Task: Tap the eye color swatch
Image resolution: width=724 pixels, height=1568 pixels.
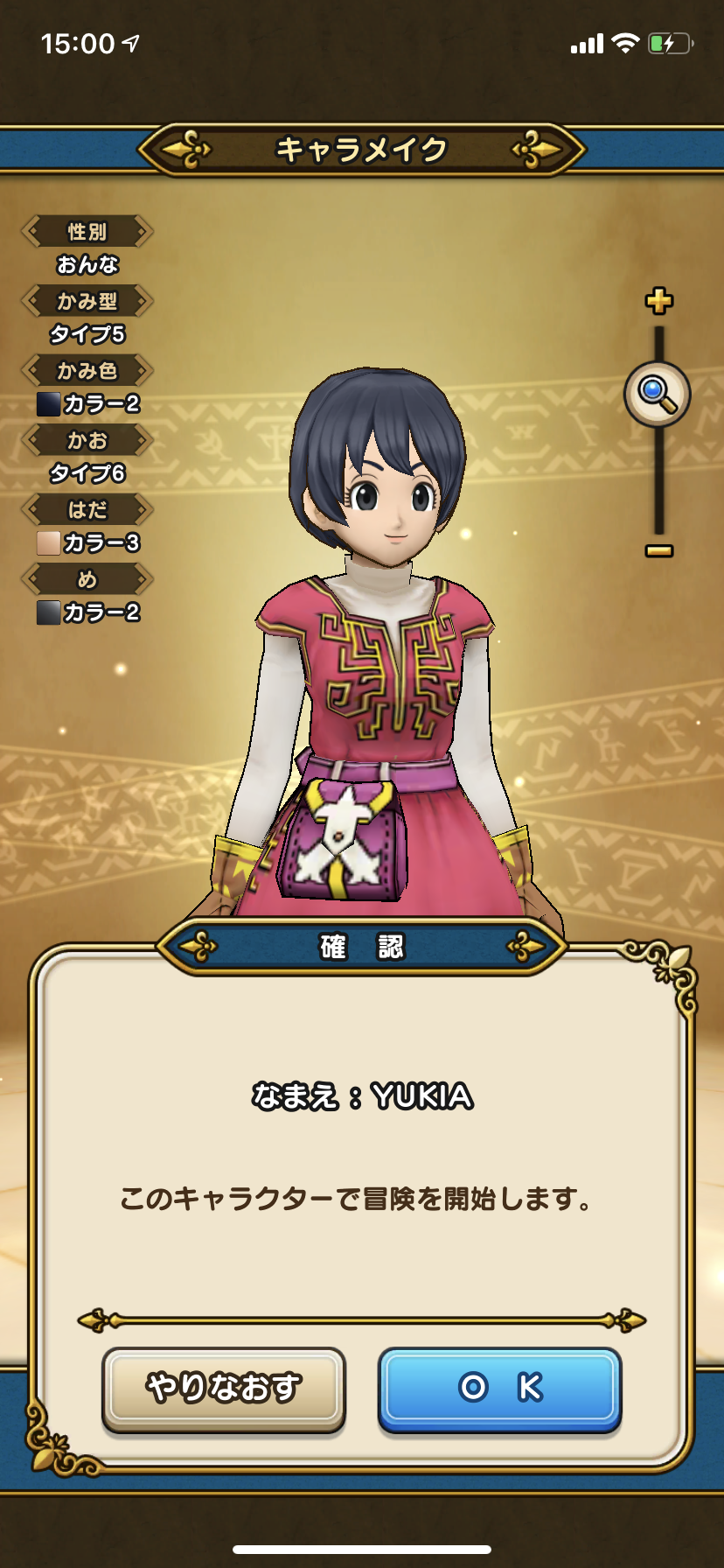Action: (x=48, y=612)
